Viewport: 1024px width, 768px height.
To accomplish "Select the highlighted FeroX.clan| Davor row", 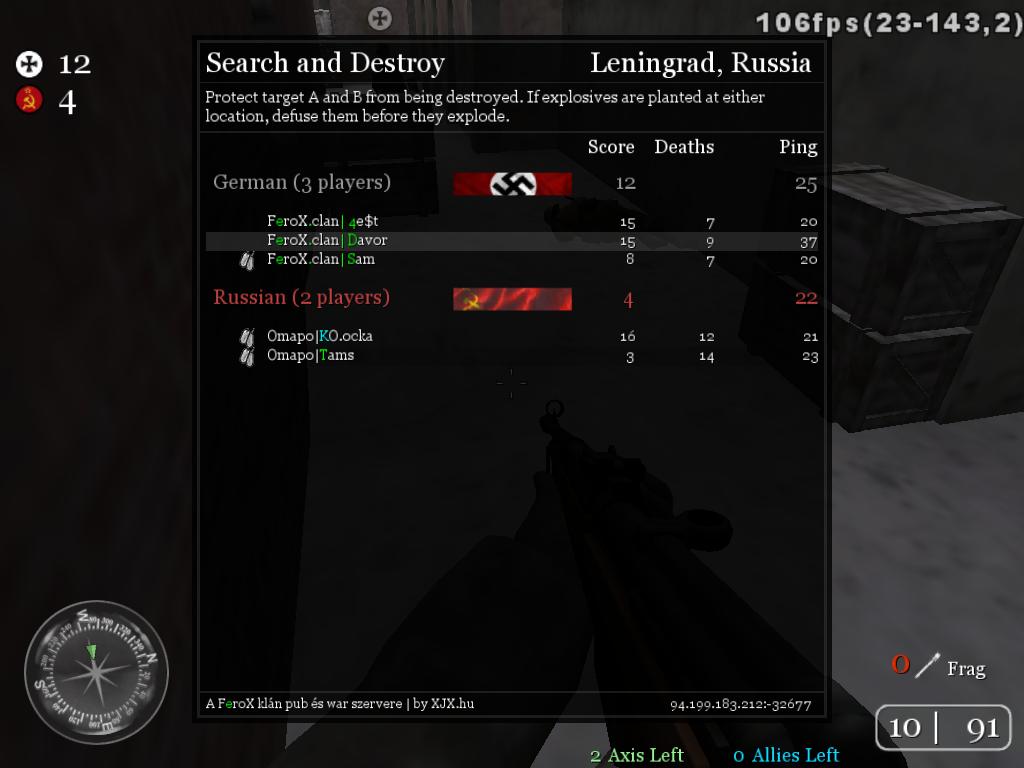I will click(327, 240).
